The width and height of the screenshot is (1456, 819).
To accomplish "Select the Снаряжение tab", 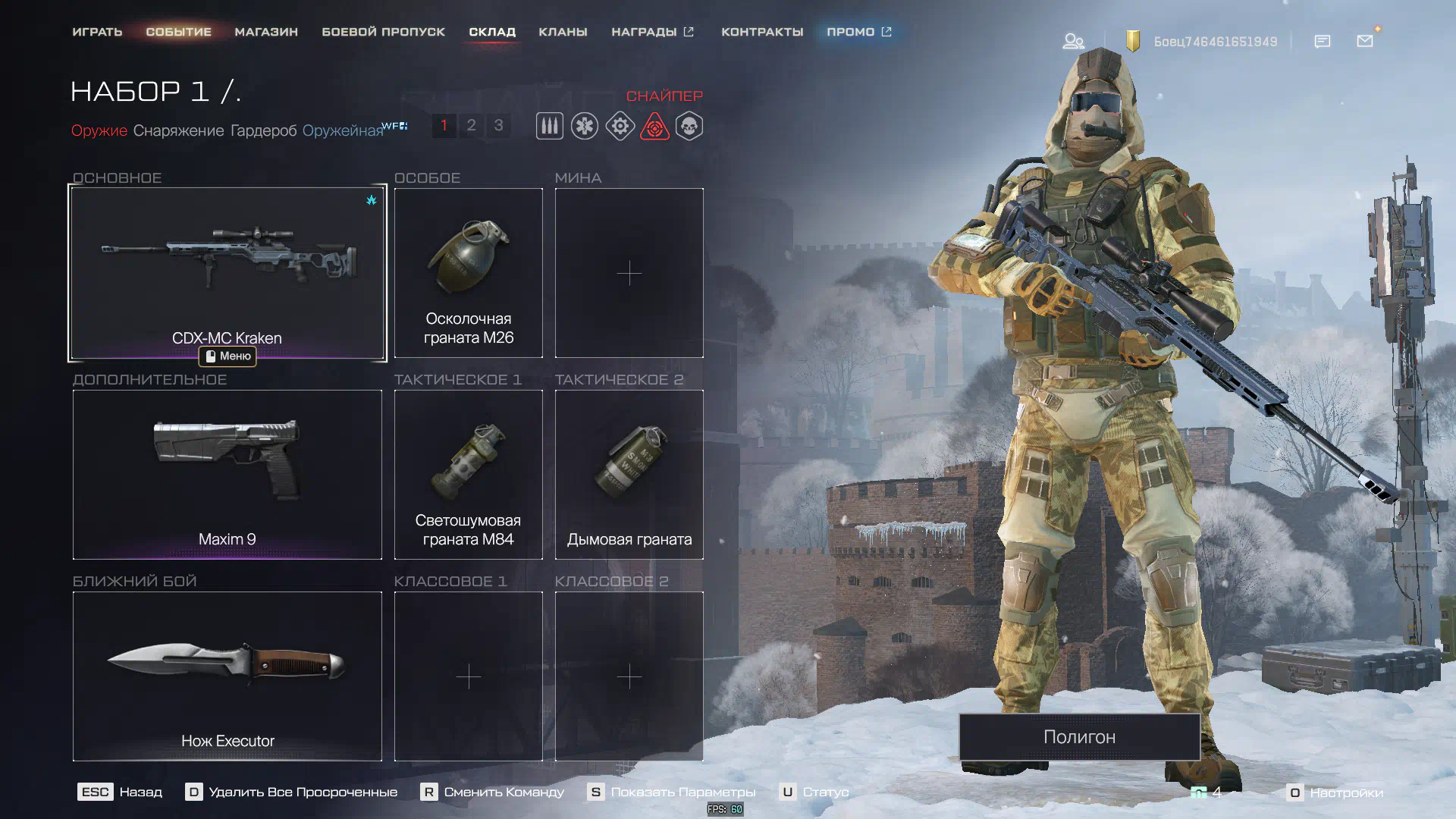I will pyautogui.click(x=178, y=130).
